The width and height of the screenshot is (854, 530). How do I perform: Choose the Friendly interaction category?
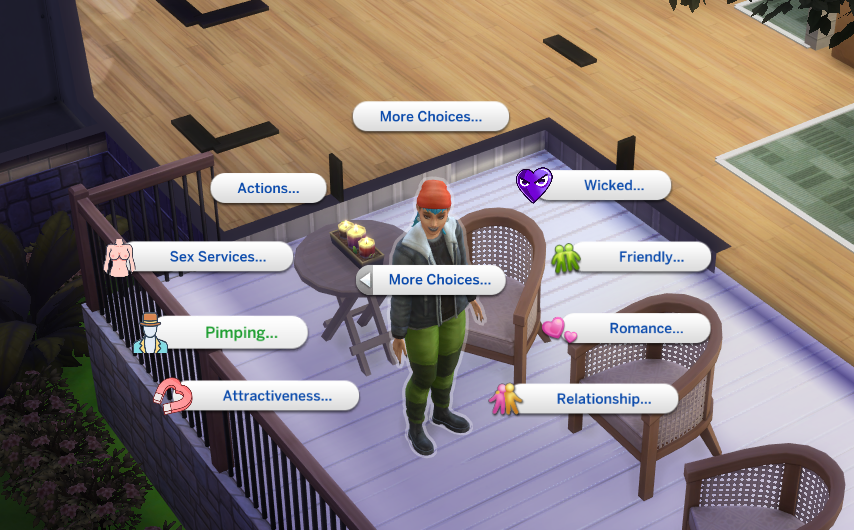tap(650, 257)
